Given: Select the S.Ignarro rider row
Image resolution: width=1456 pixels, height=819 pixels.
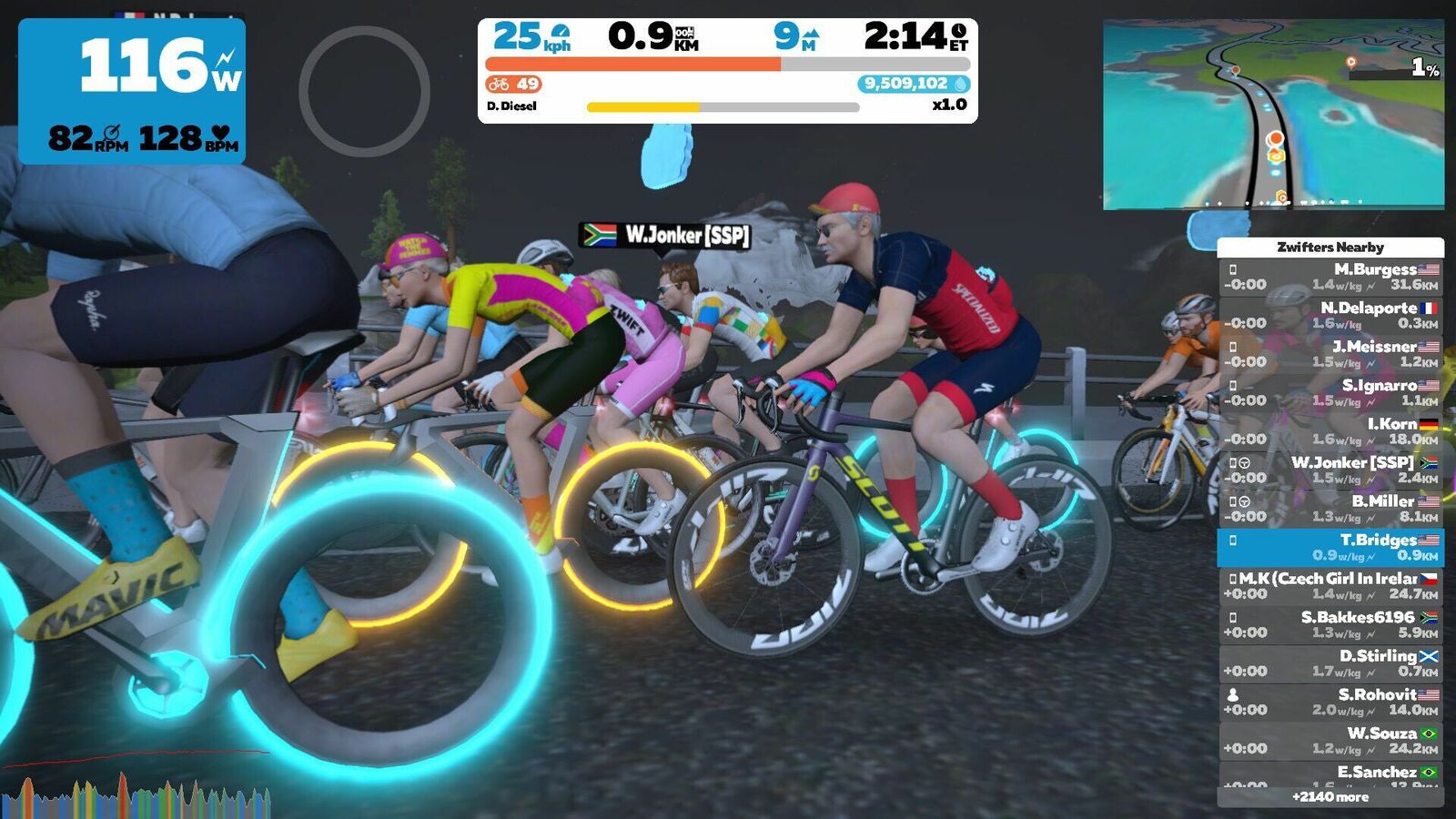Looking at the screenshot, I should coord(1330,392).
